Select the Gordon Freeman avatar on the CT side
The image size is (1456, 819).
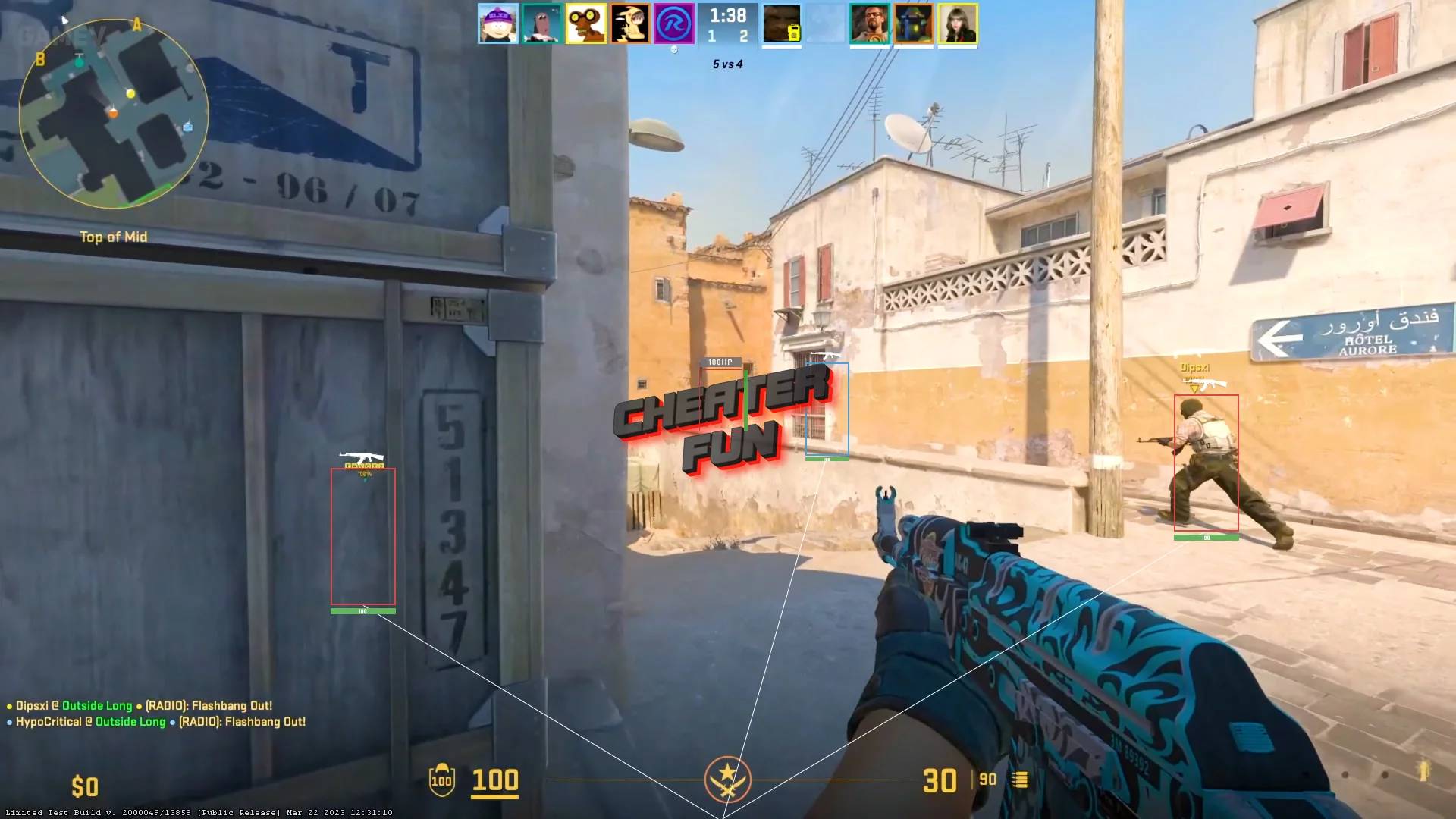pos(871,23)
